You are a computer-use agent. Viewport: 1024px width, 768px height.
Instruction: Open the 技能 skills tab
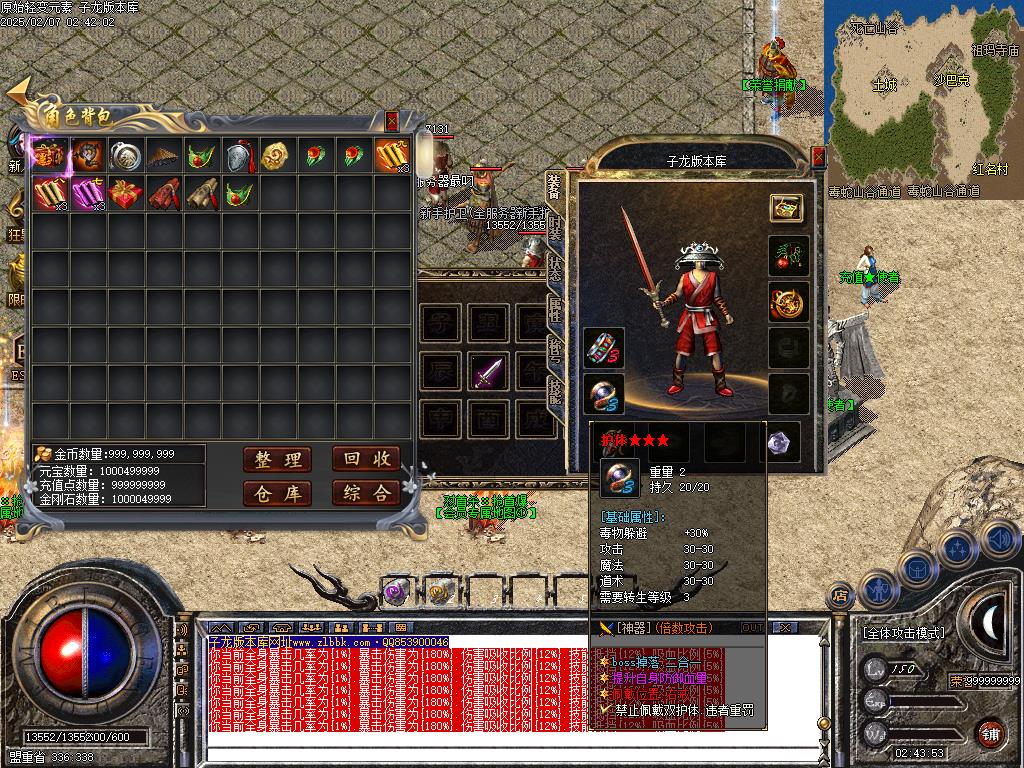tap(556, 395)
